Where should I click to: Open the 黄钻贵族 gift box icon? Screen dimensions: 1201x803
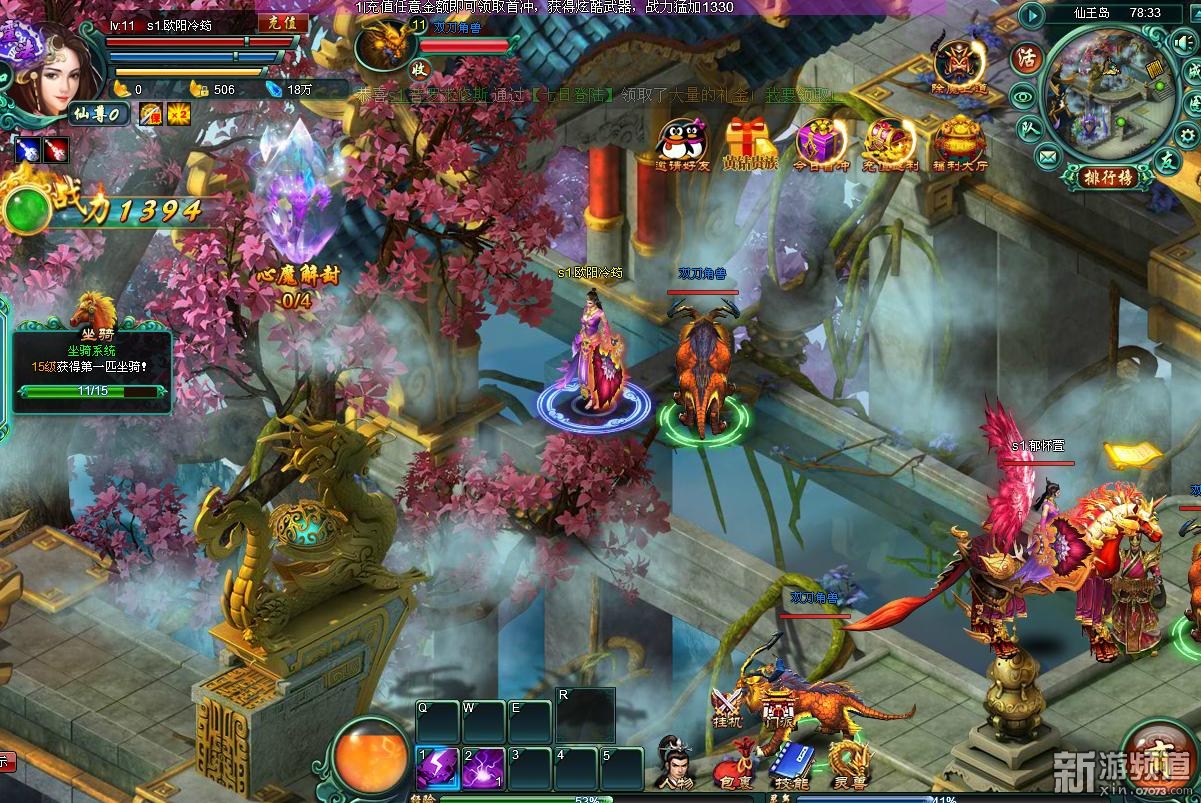click(x=750, y=142)
